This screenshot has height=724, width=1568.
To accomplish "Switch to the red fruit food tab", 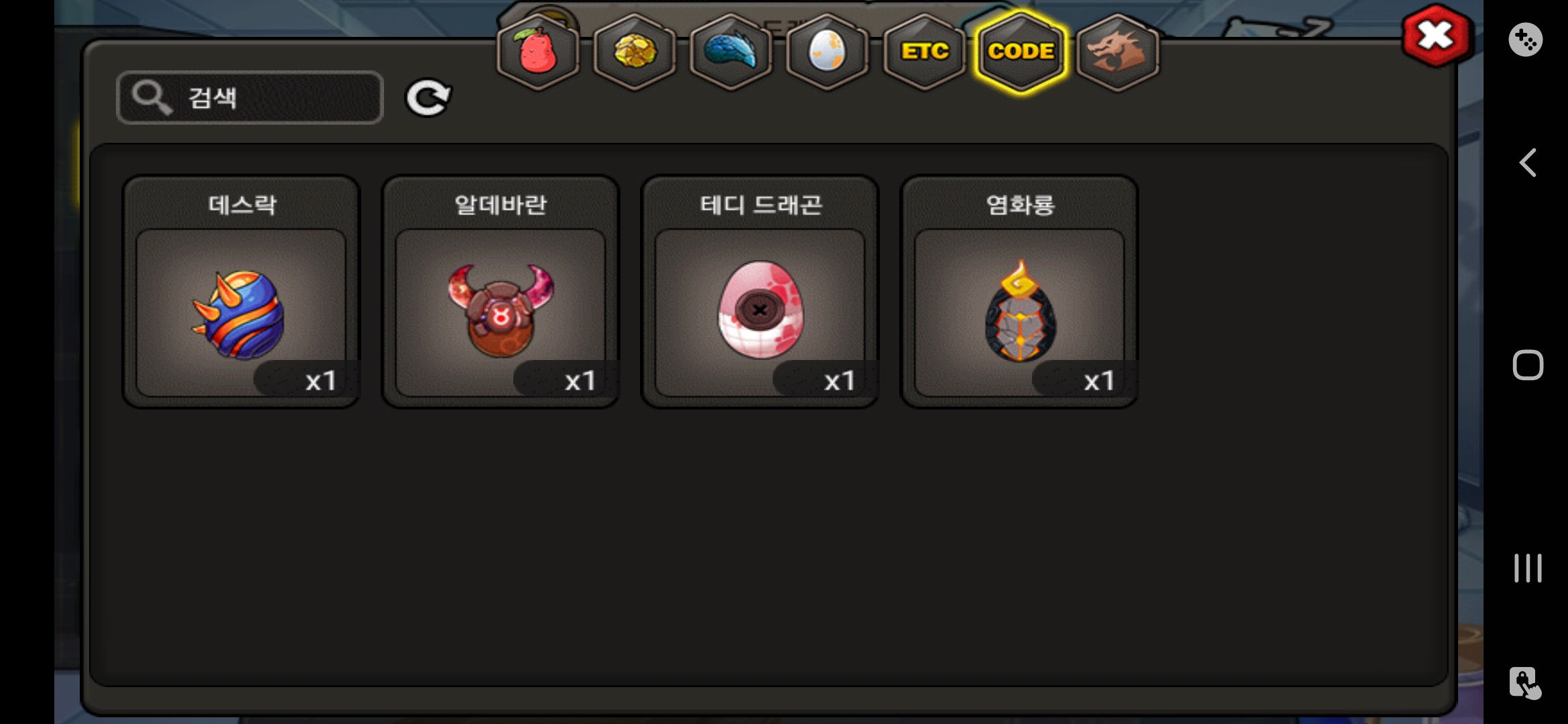I will [538, 52].
